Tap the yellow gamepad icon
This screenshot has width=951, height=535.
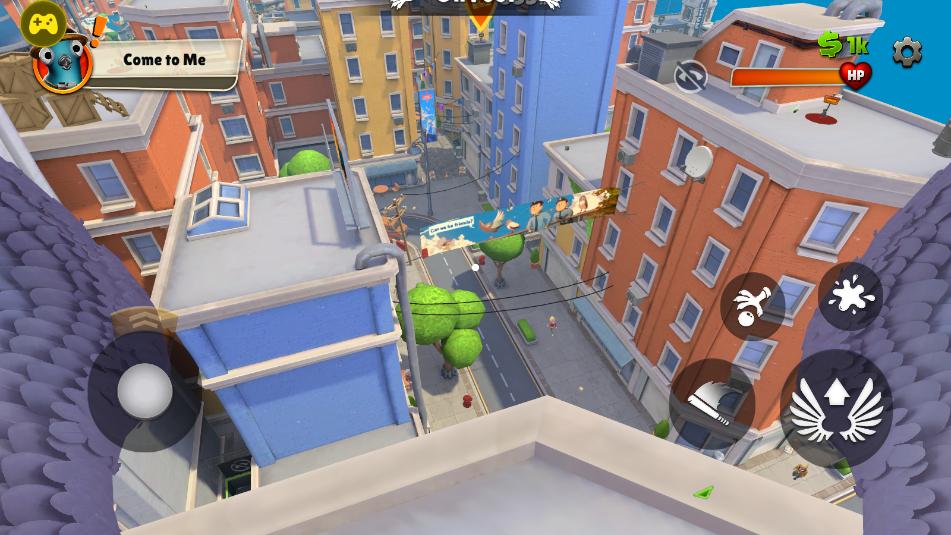[42, 23]
